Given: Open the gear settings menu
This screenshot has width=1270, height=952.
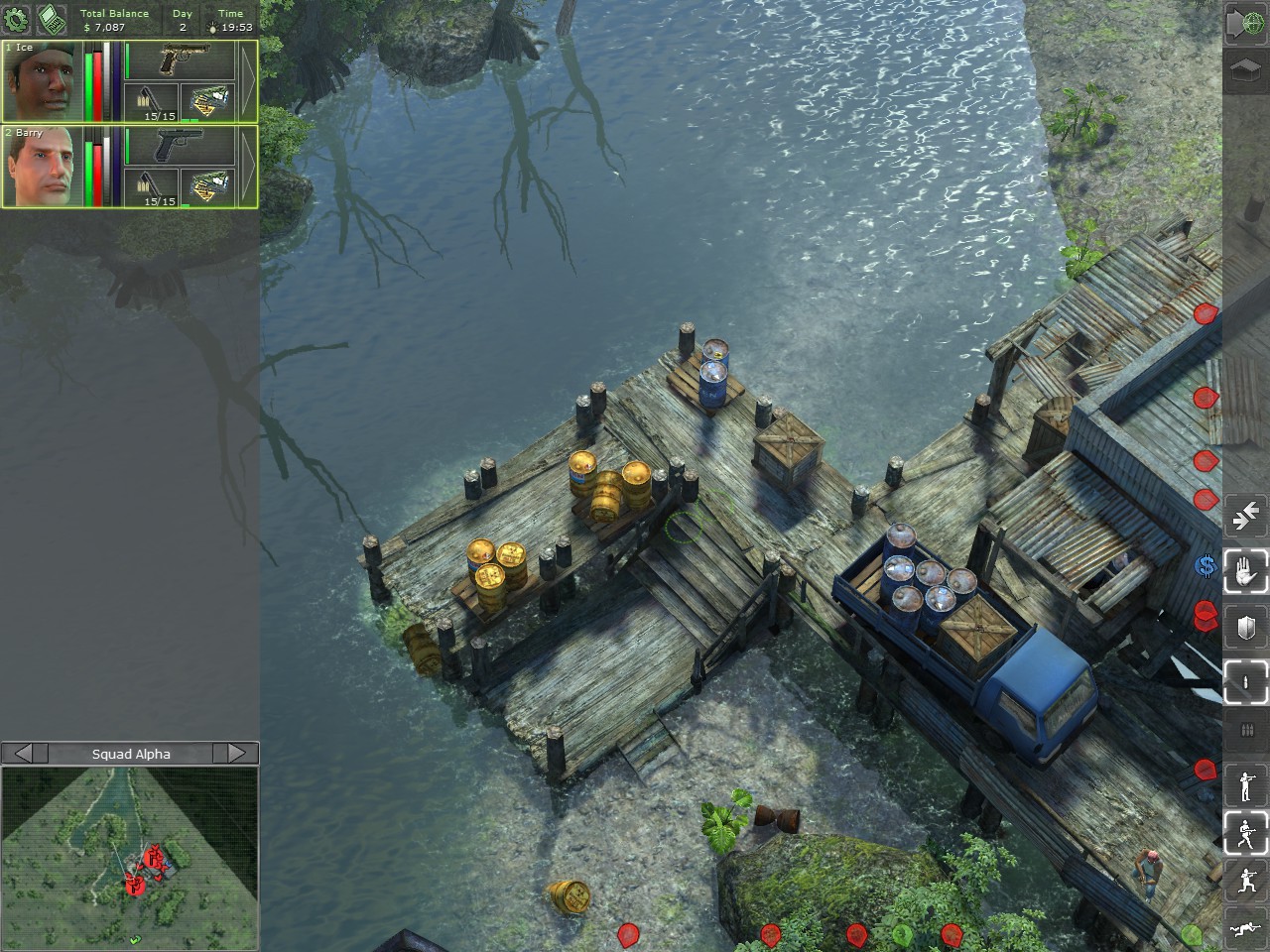Looking at the screenshot, I should point(16,18).
